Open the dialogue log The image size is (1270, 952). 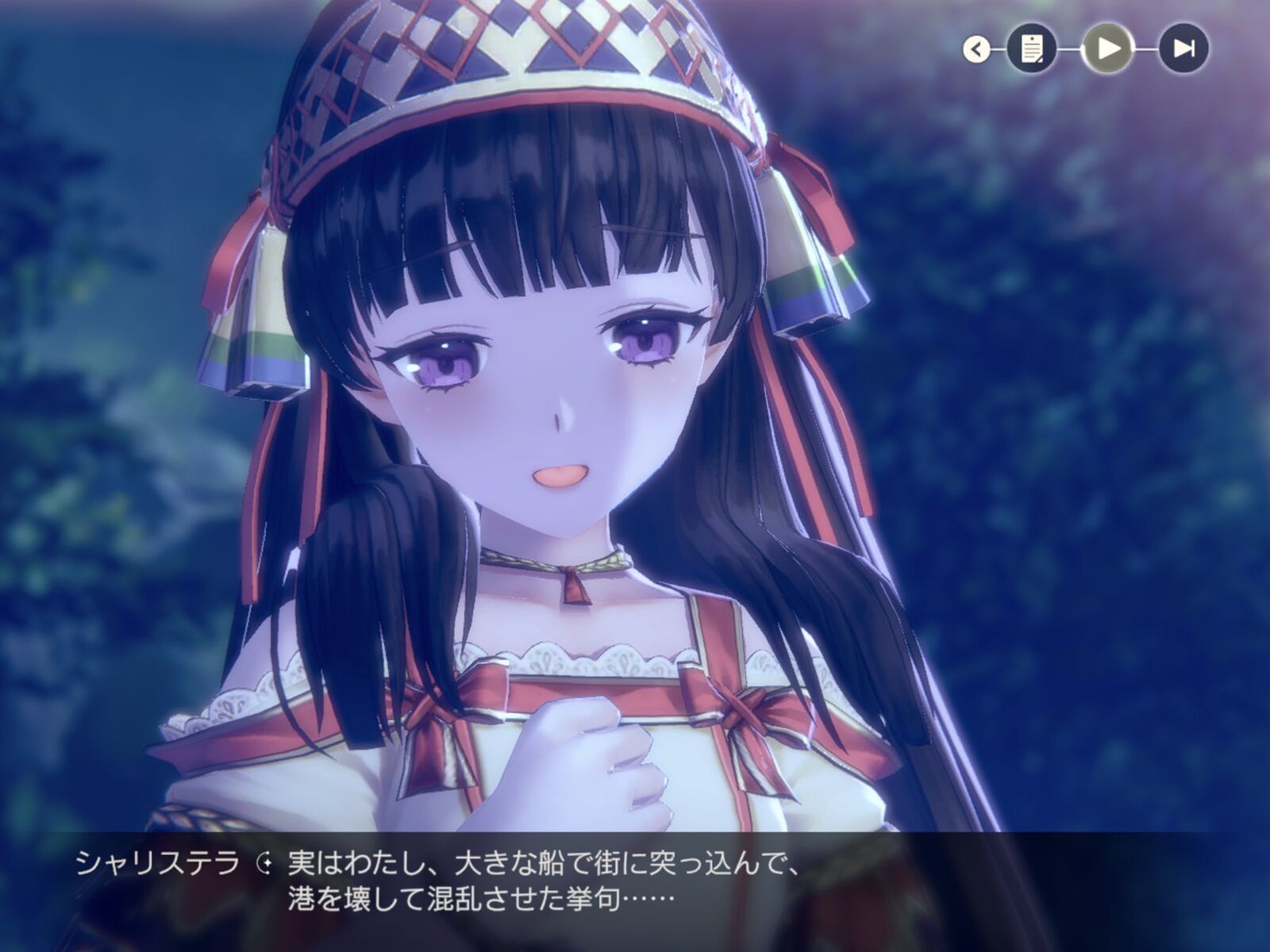click(x=1031, y=49)
